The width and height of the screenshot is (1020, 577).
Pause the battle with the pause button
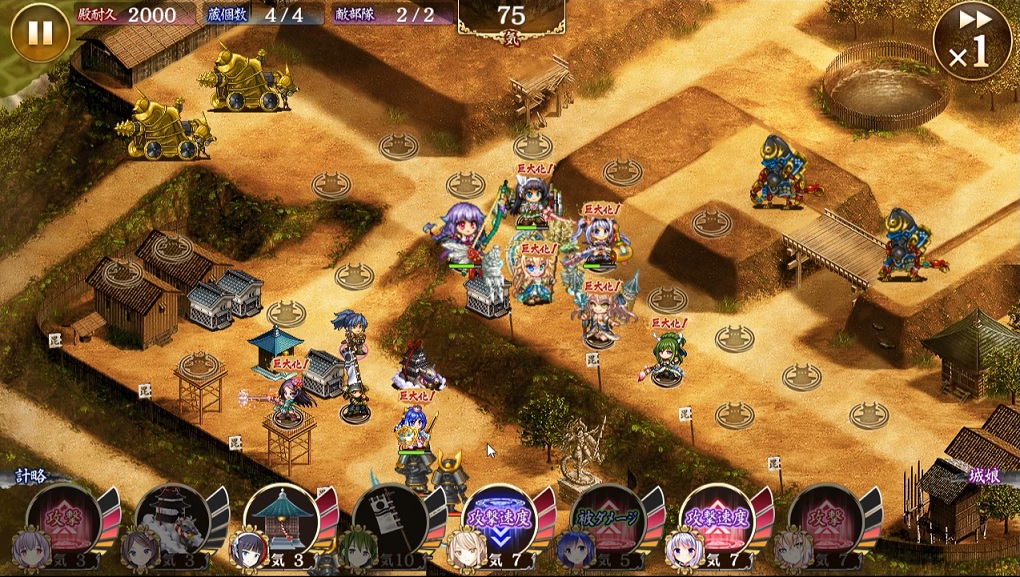point(40,32)
